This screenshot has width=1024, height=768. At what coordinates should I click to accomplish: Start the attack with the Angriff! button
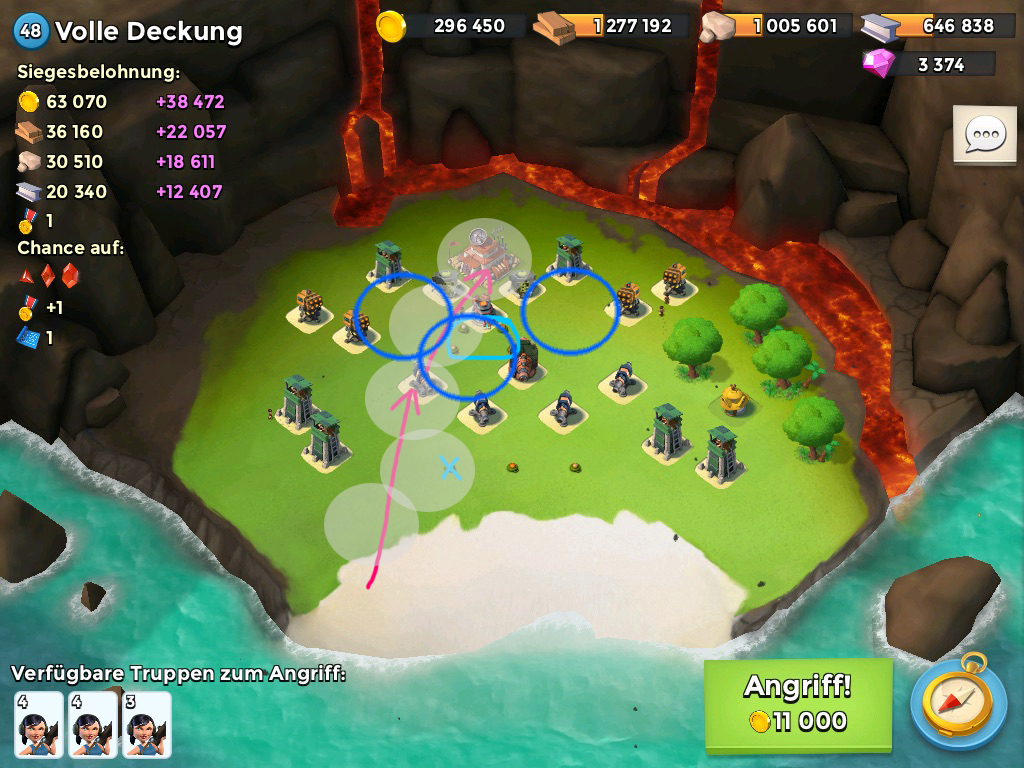pyautogui.click(x=797, y=704)
